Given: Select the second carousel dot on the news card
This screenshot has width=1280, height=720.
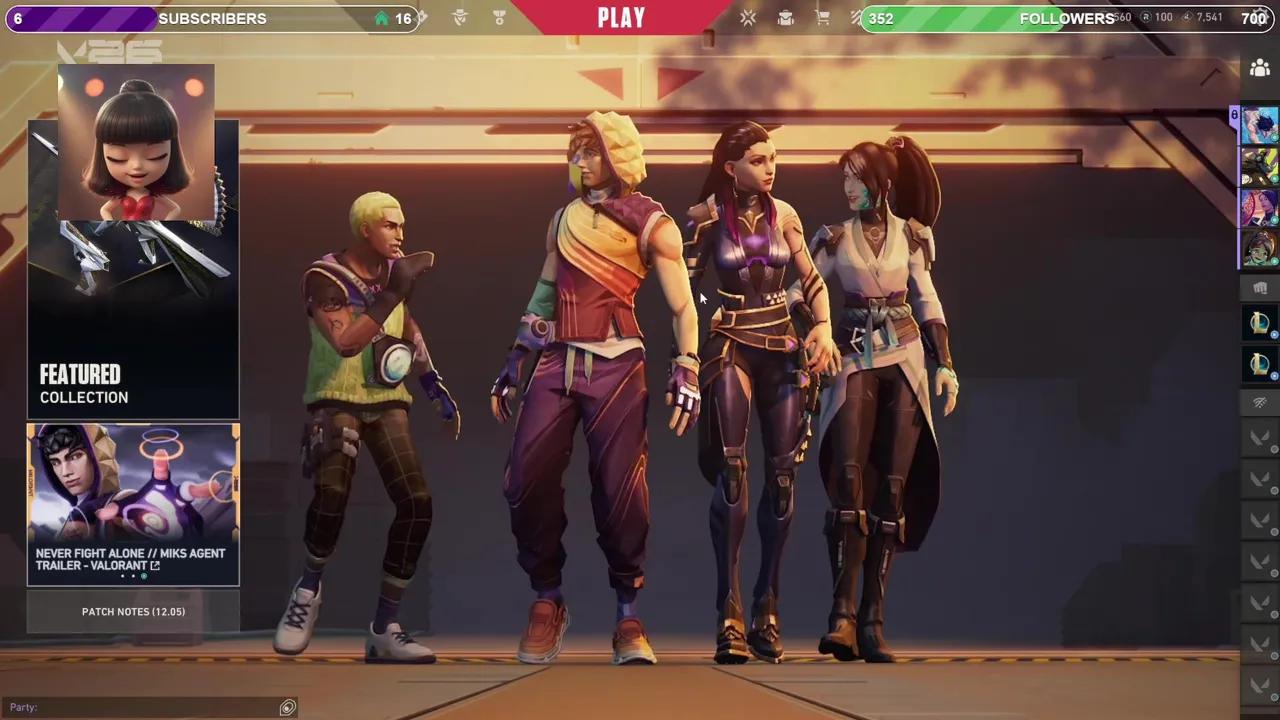Looking at the screenshot, I should (x=133, y=576).
